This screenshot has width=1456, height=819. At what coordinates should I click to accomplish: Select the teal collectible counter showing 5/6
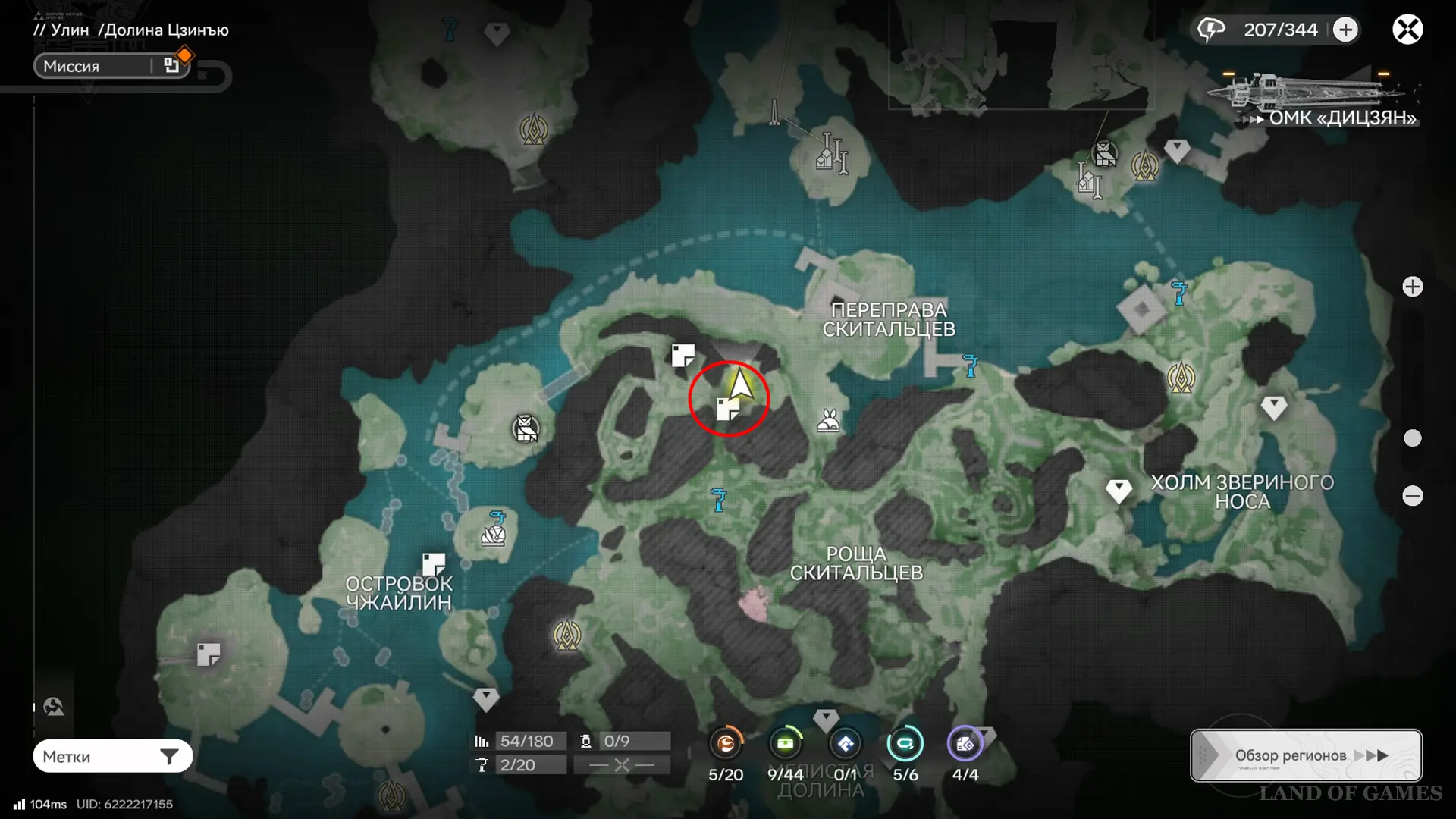(x=905, y=744)
